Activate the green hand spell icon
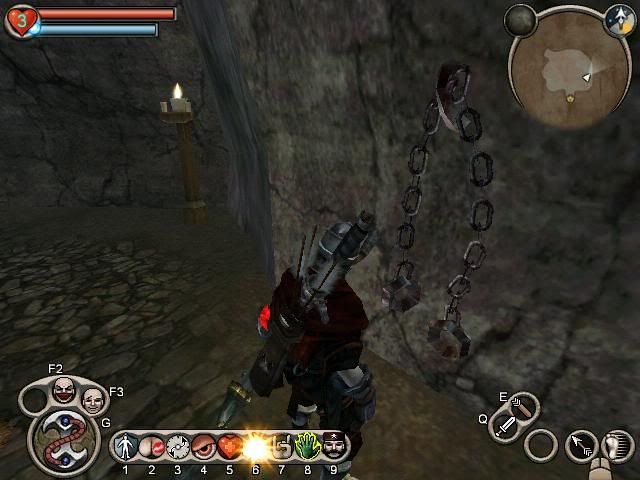640x480 pixels. coord(307,446)
